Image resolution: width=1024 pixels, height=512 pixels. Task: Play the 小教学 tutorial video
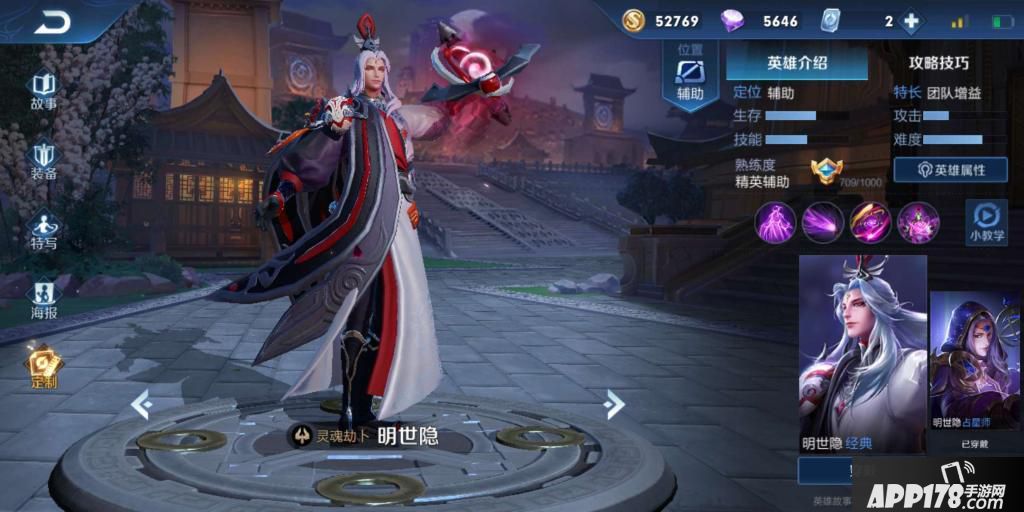(986, 222)
